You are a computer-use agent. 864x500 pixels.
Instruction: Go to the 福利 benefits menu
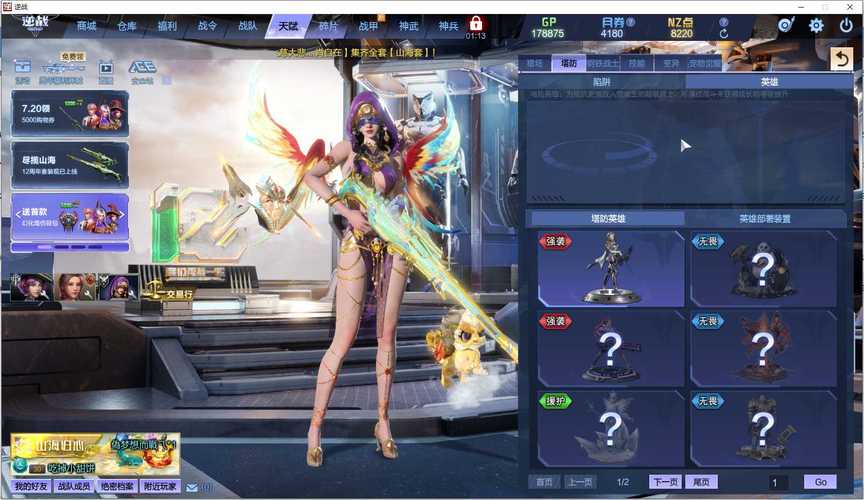tap(167, 25)
